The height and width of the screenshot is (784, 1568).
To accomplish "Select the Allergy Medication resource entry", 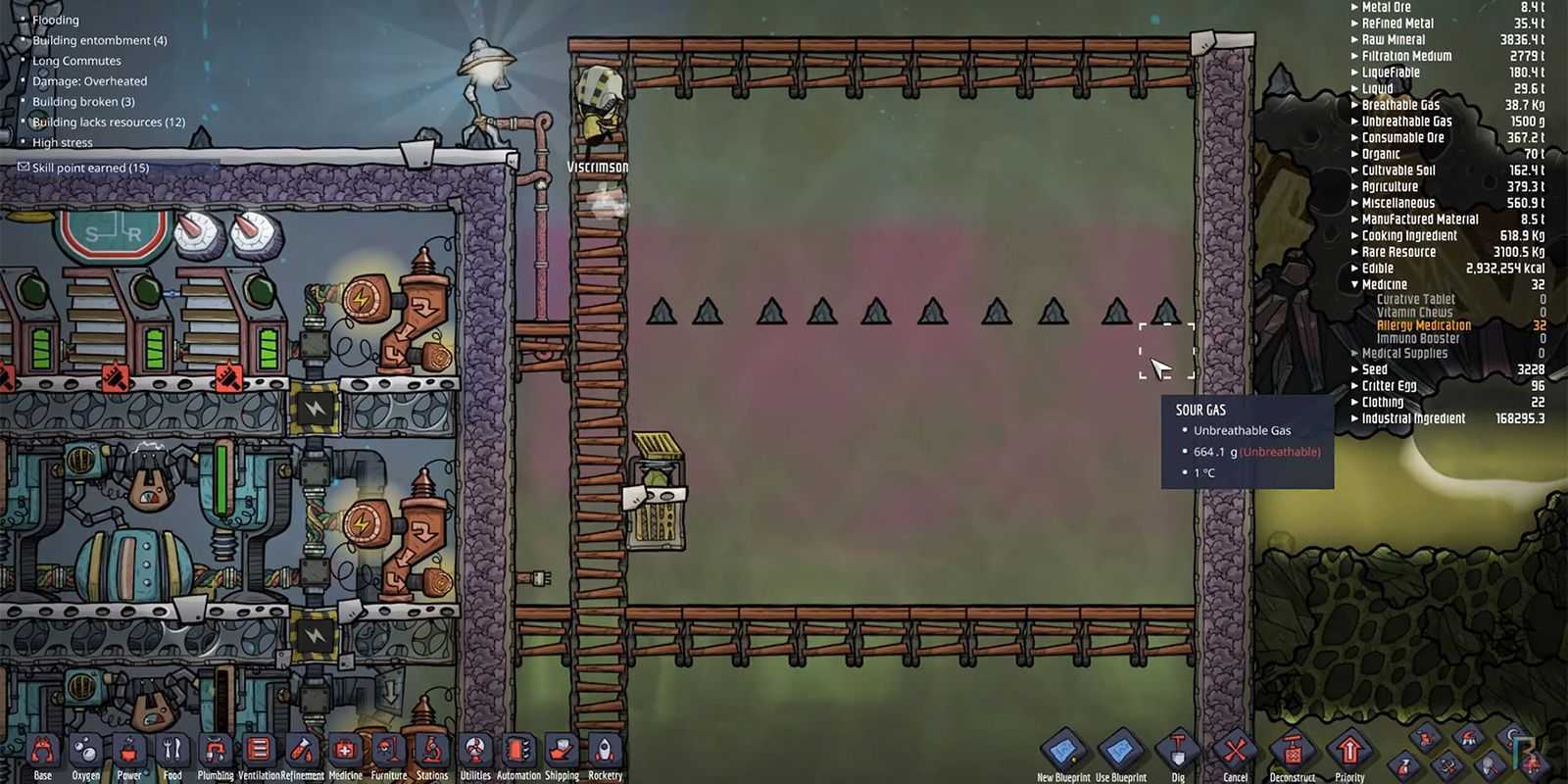I will tap(1423, 325).
